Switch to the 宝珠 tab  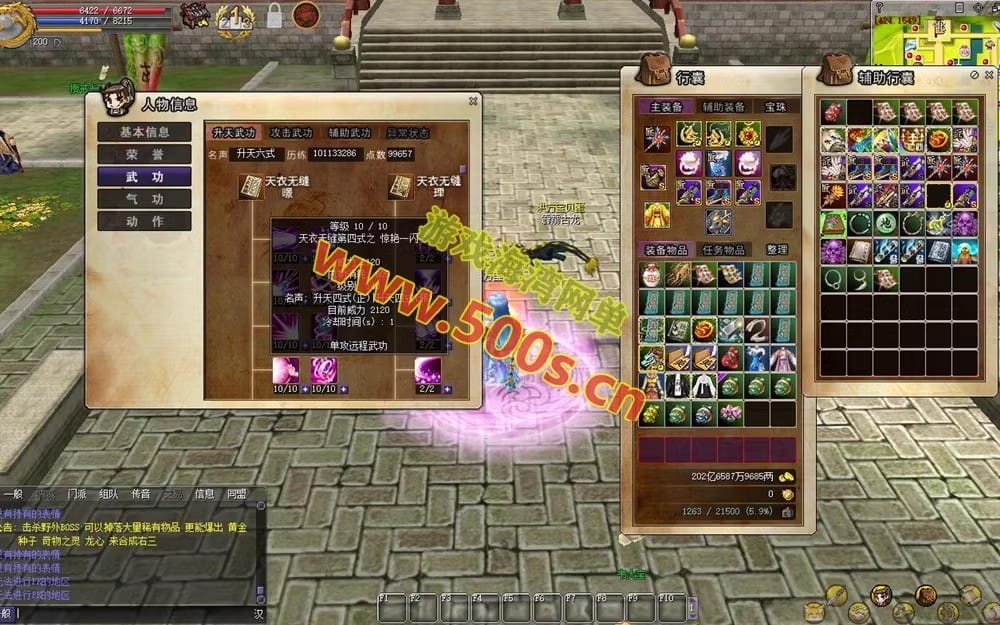click(x=775, y=107)
